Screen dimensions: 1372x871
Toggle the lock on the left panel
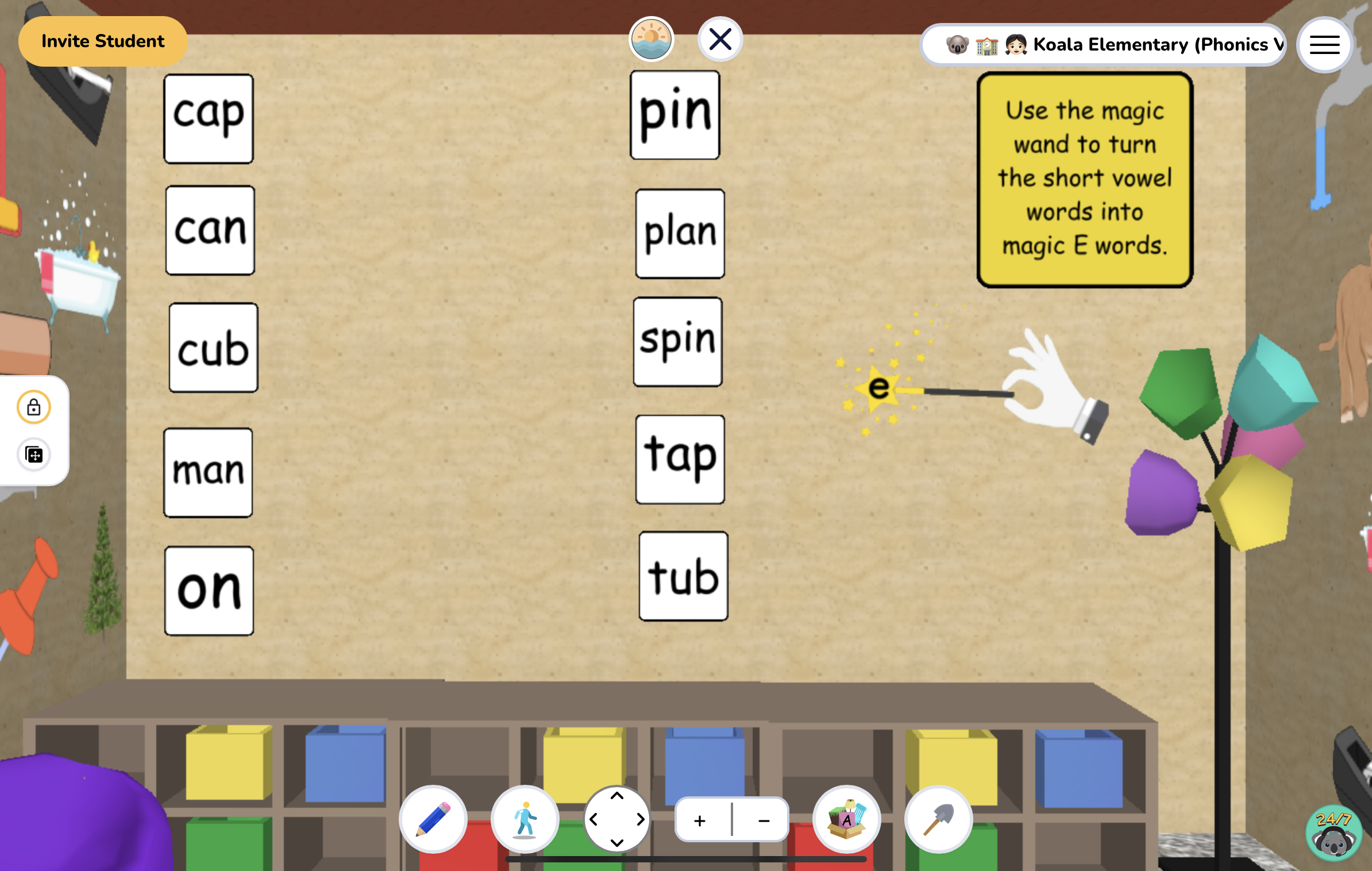34,407
